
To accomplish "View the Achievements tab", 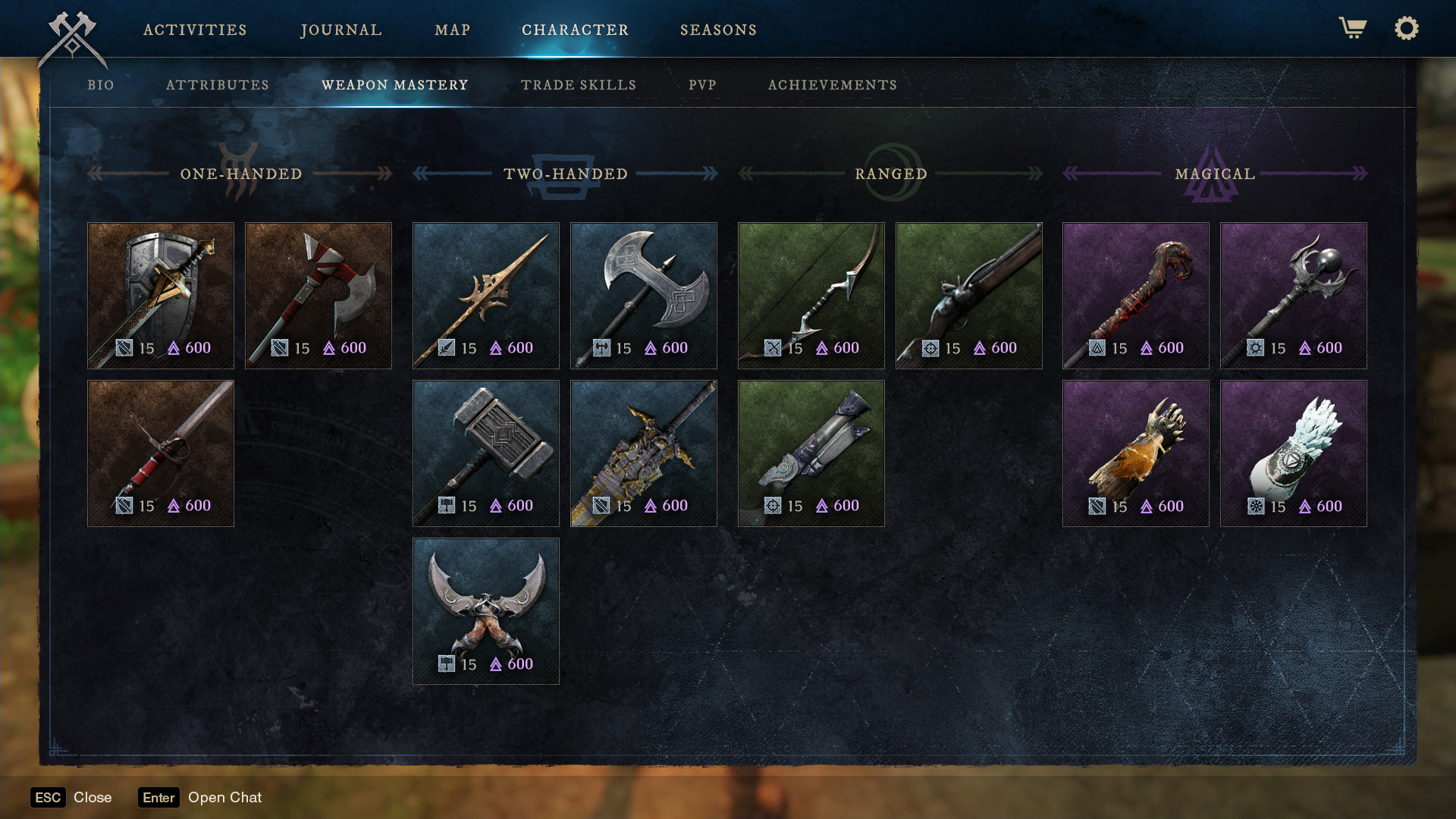I will point(833,85).
